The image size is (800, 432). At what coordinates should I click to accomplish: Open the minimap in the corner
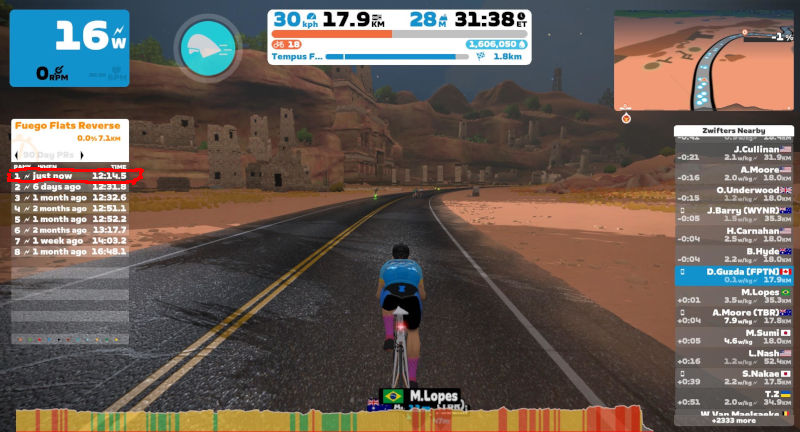pos(699,59)
